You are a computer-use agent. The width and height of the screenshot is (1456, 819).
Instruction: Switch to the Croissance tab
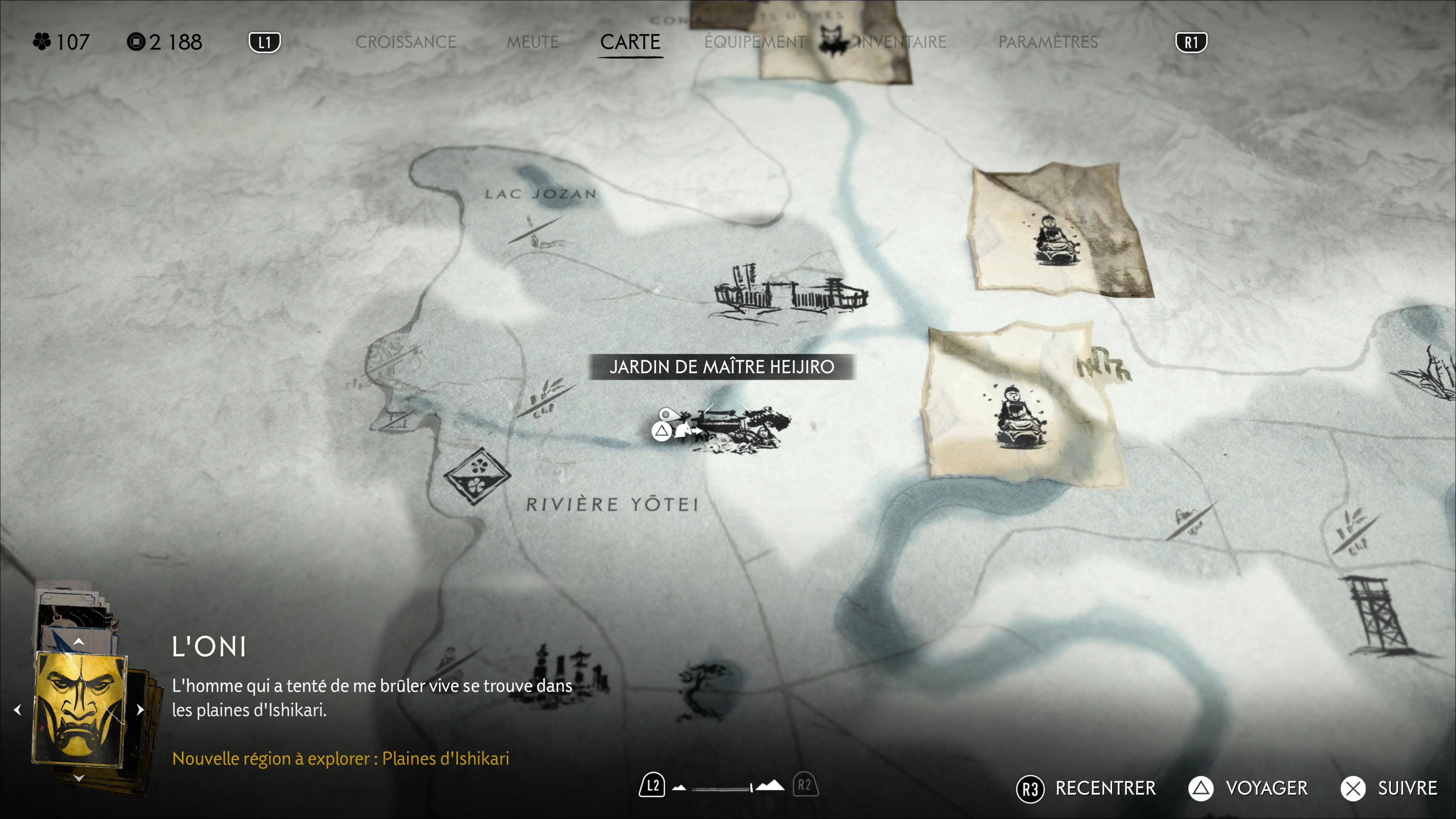[405, 42]
